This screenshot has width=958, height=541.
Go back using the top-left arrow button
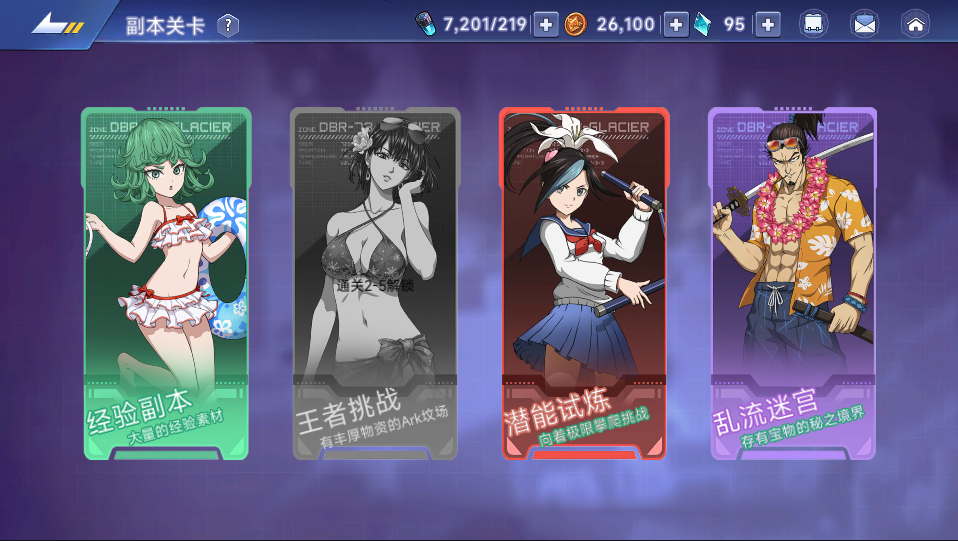click(x=55, y=24)
